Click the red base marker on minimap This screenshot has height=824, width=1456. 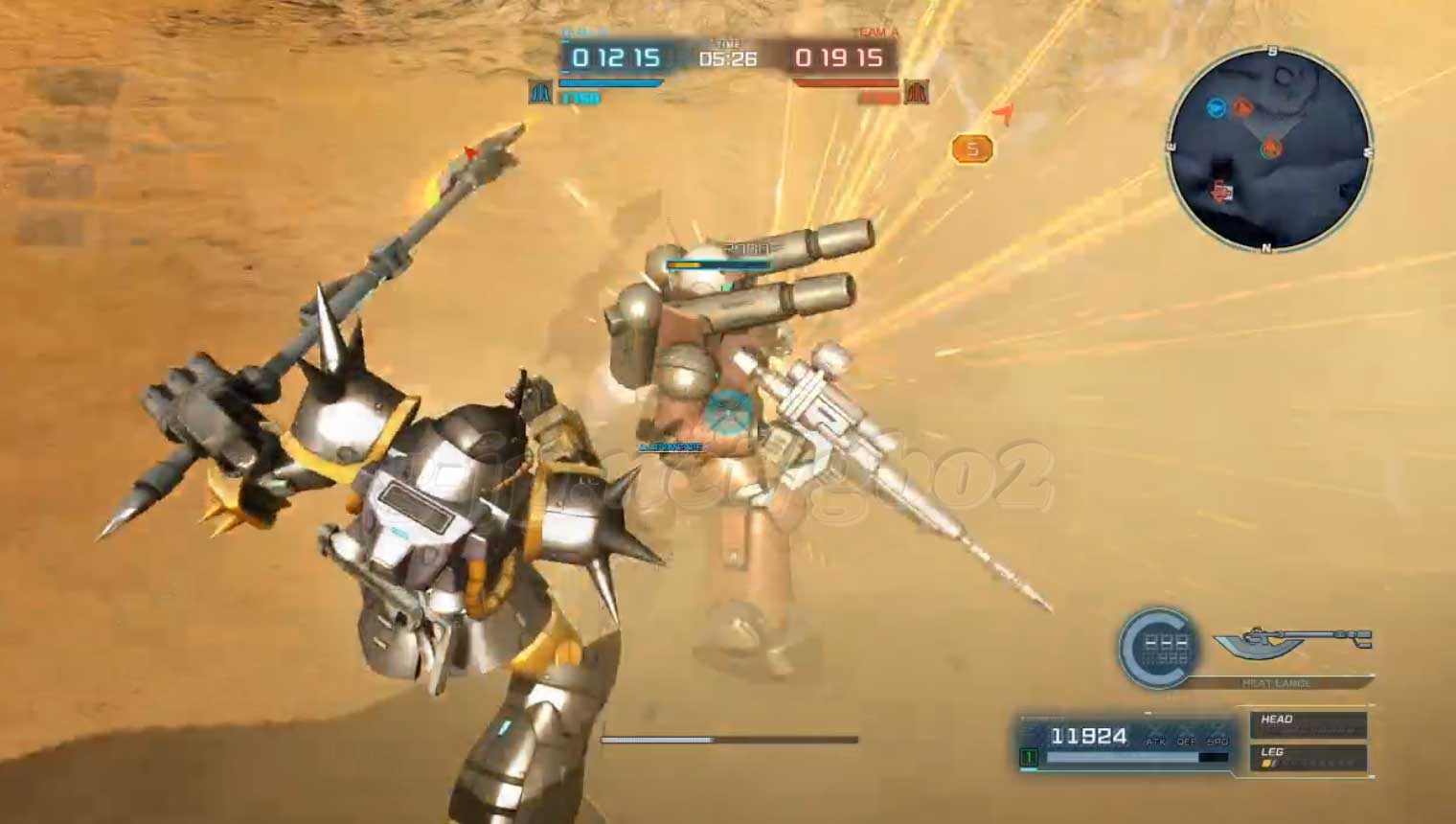click(x=1221, y=192)
